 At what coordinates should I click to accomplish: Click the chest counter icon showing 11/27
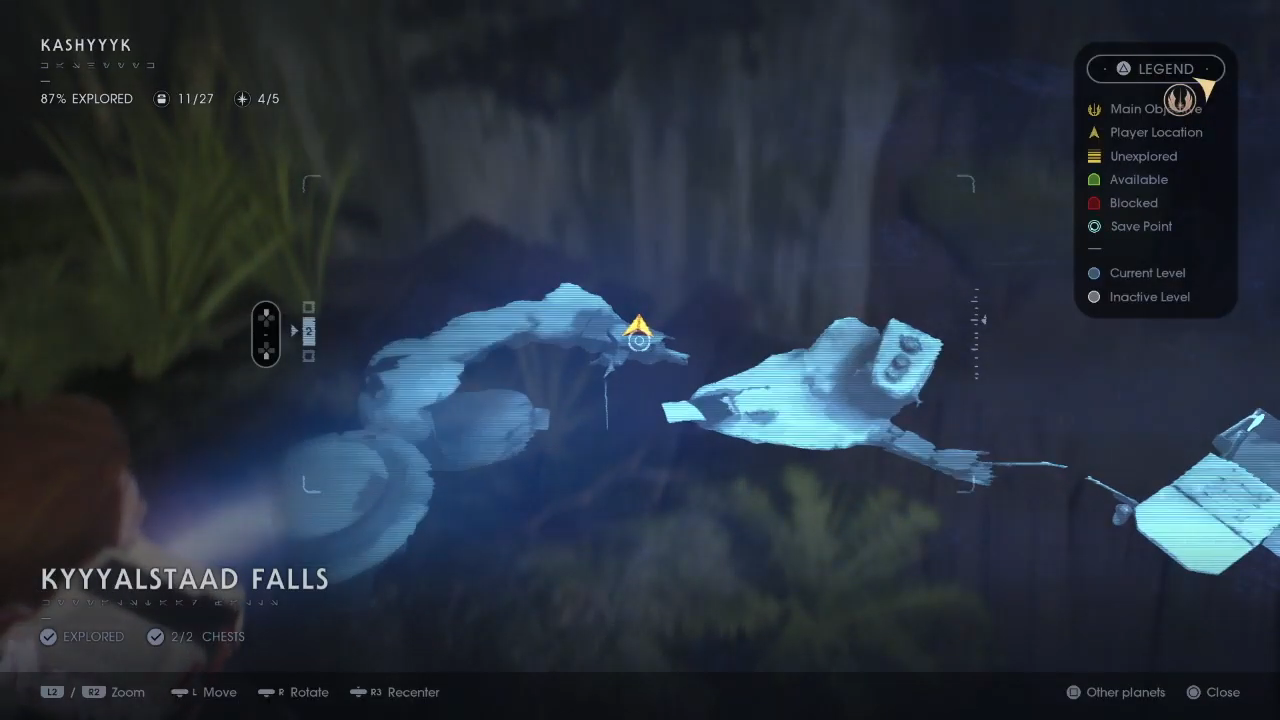point(161,98)
